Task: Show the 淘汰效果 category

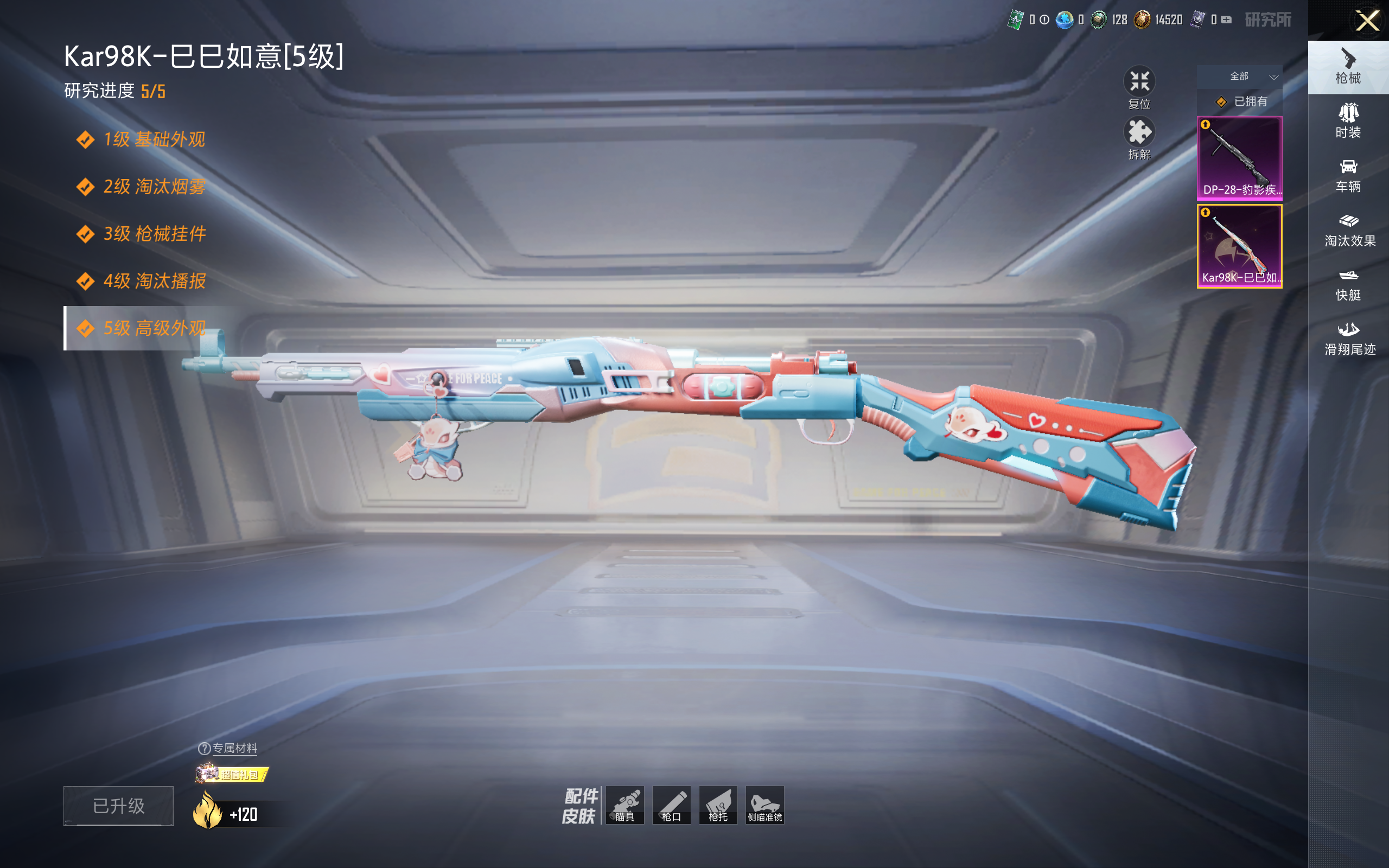Action: pos(1349,230)
